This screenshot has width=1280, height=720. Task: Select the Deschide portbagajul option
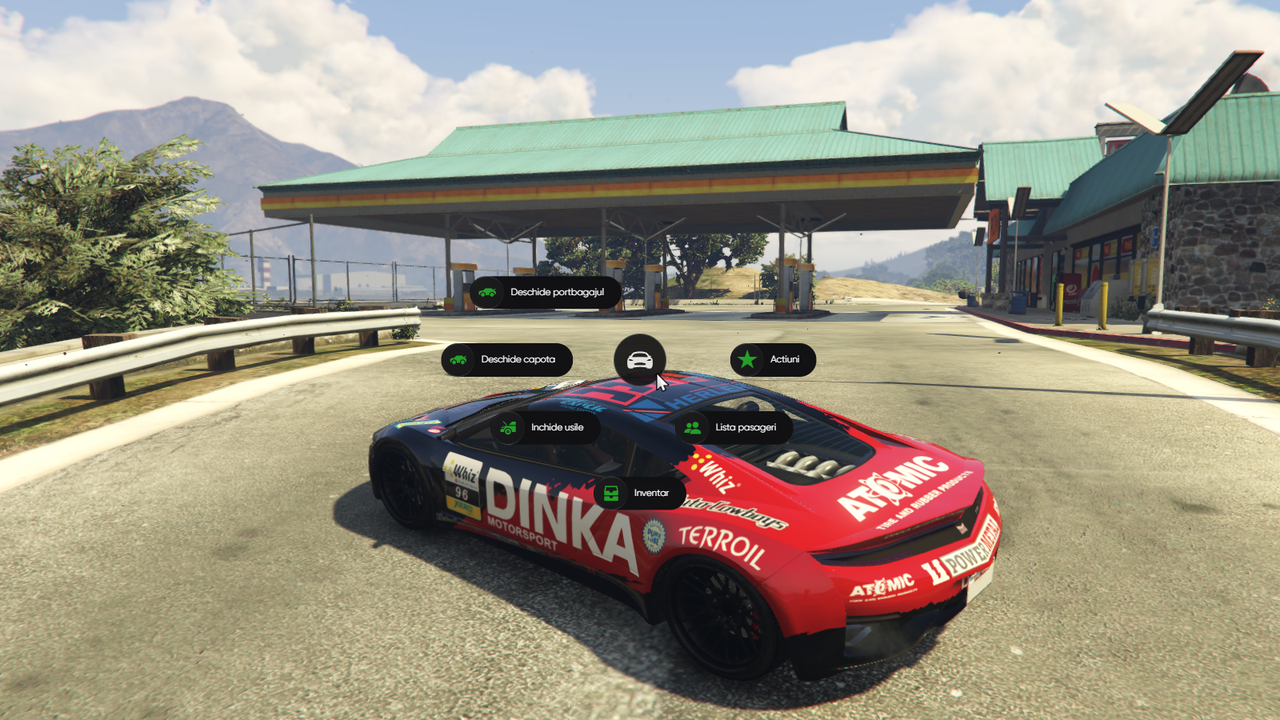(x=545, y=293)
